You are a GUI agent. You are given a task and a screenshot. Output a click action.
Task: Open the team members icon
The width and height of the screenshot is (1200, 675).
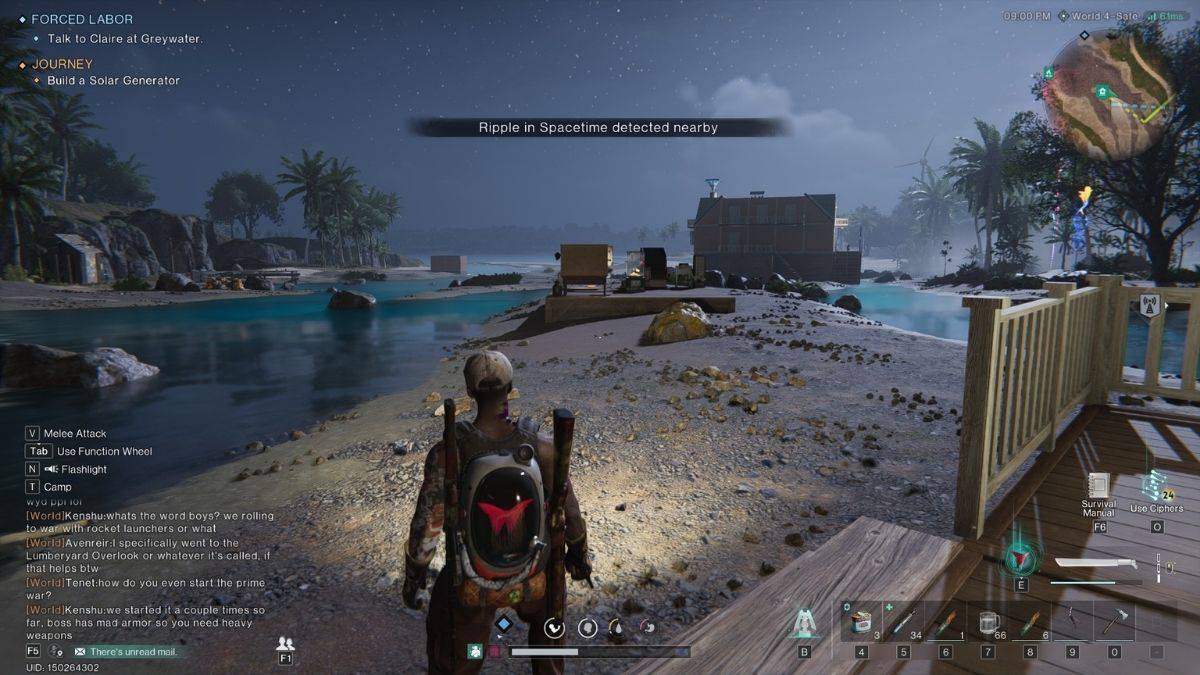[286, 644]
